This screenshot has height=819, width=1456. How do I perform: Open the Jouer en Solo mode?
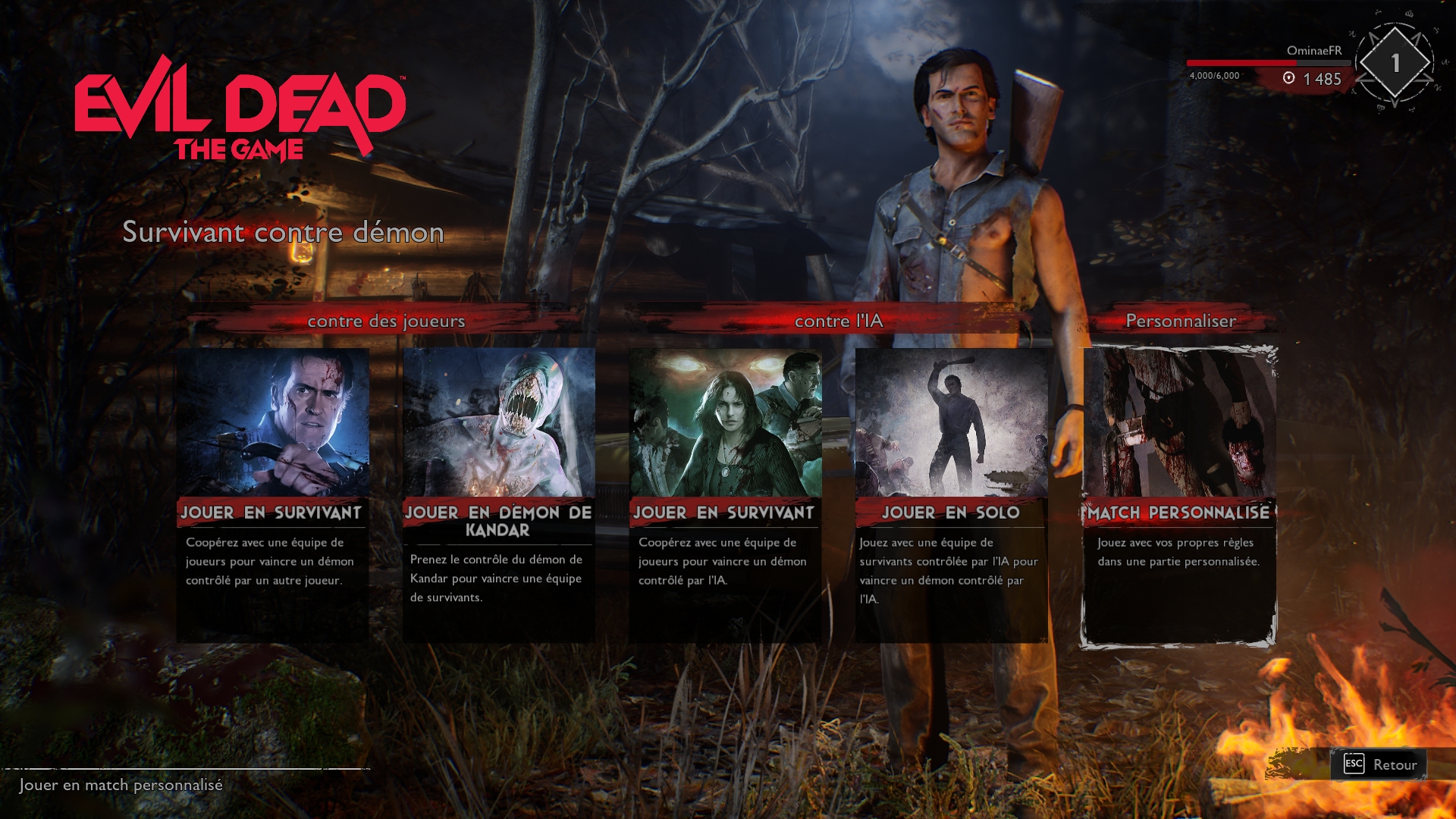point(951,494)
